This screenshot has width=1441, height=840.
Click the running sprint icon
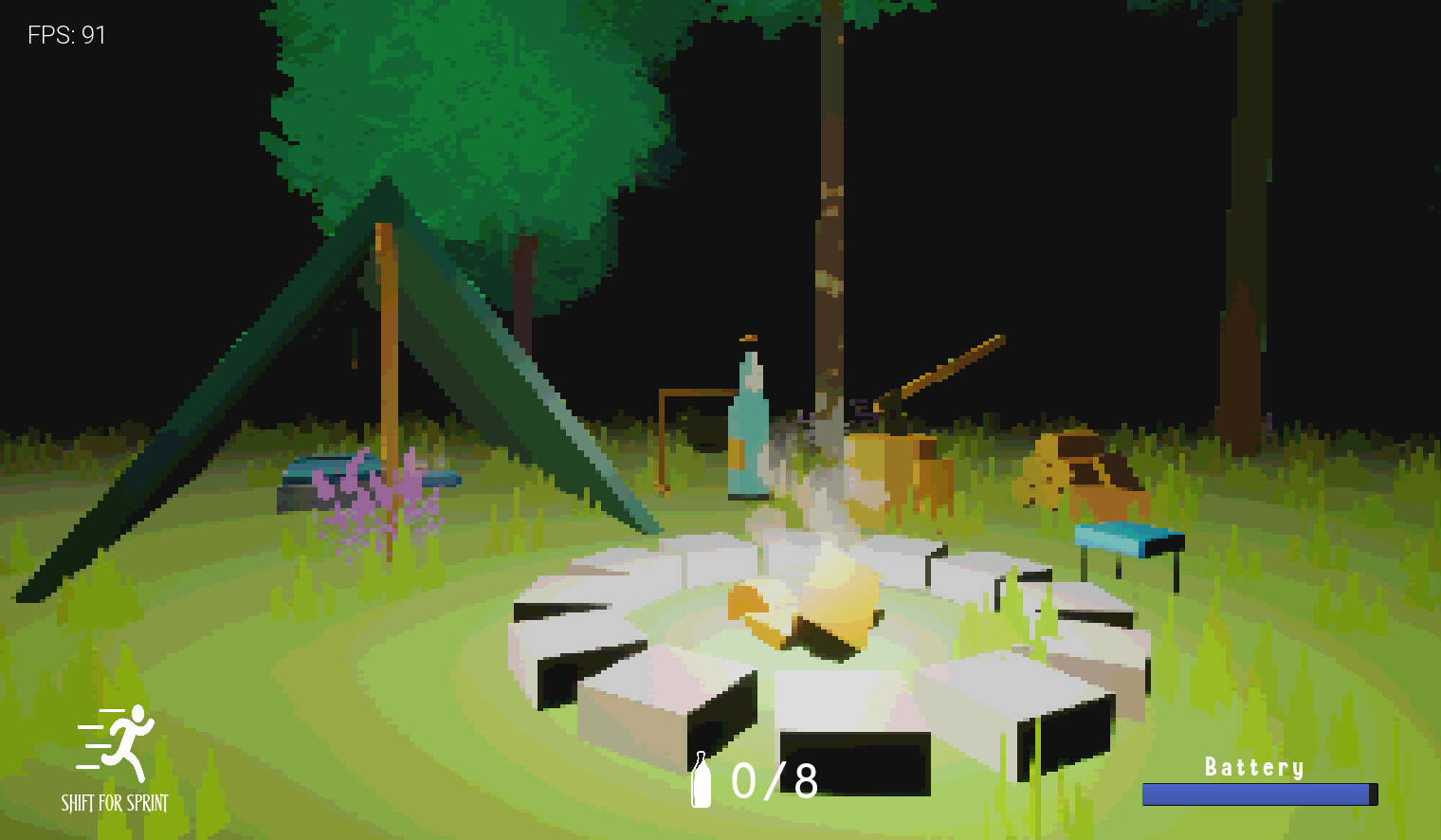tap(118, 743)
